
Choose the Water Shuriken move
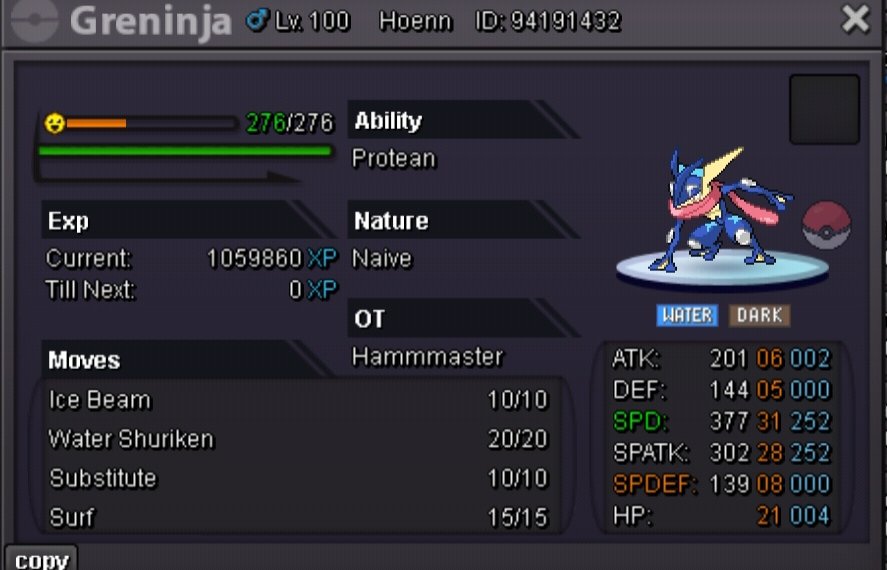[298, 439]
